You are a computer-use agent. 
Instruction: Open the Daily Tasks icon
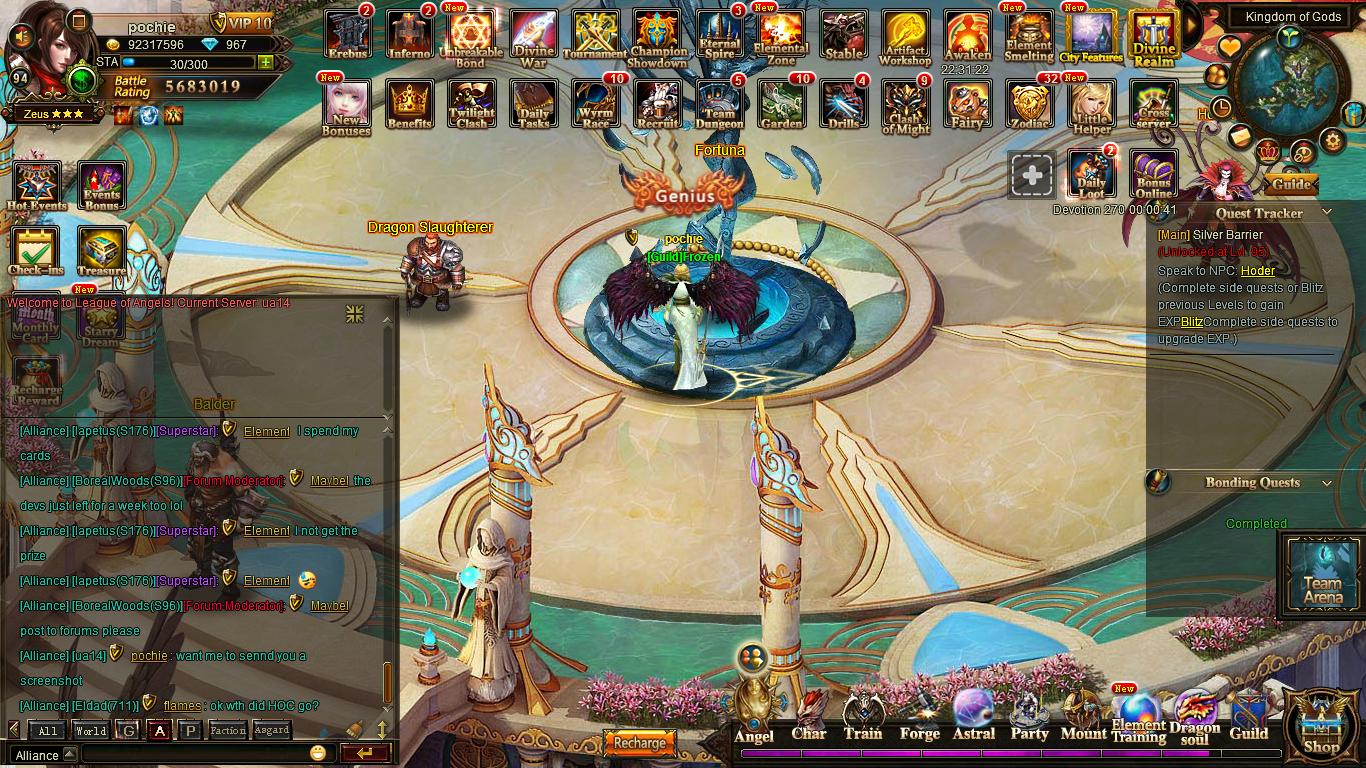pyautogui.click(x=534, y=103)
